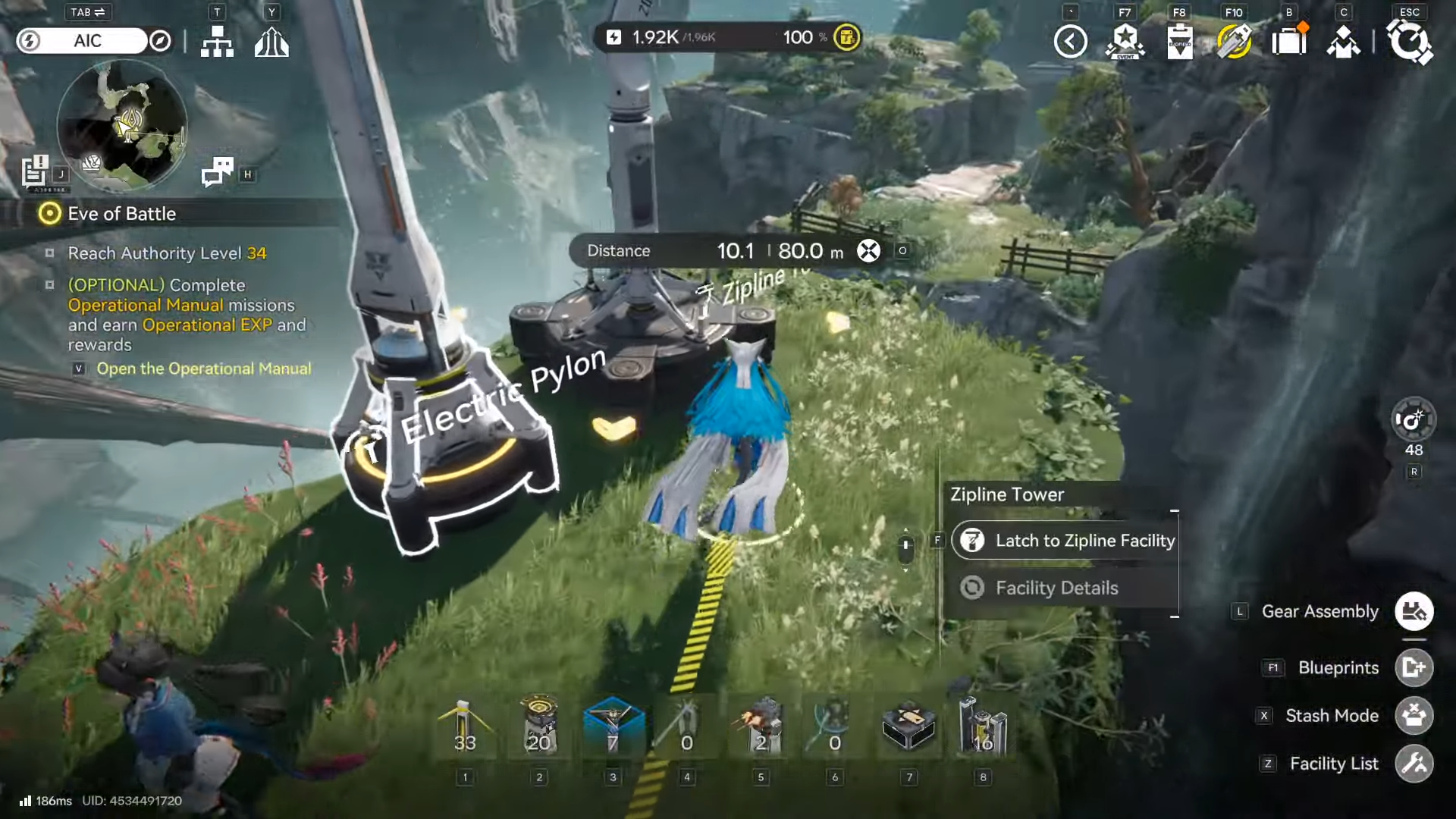The width and height of the screenshot is (1456, 819).
Task: Open the main menu ring icon
Action: coord(1409,41)
